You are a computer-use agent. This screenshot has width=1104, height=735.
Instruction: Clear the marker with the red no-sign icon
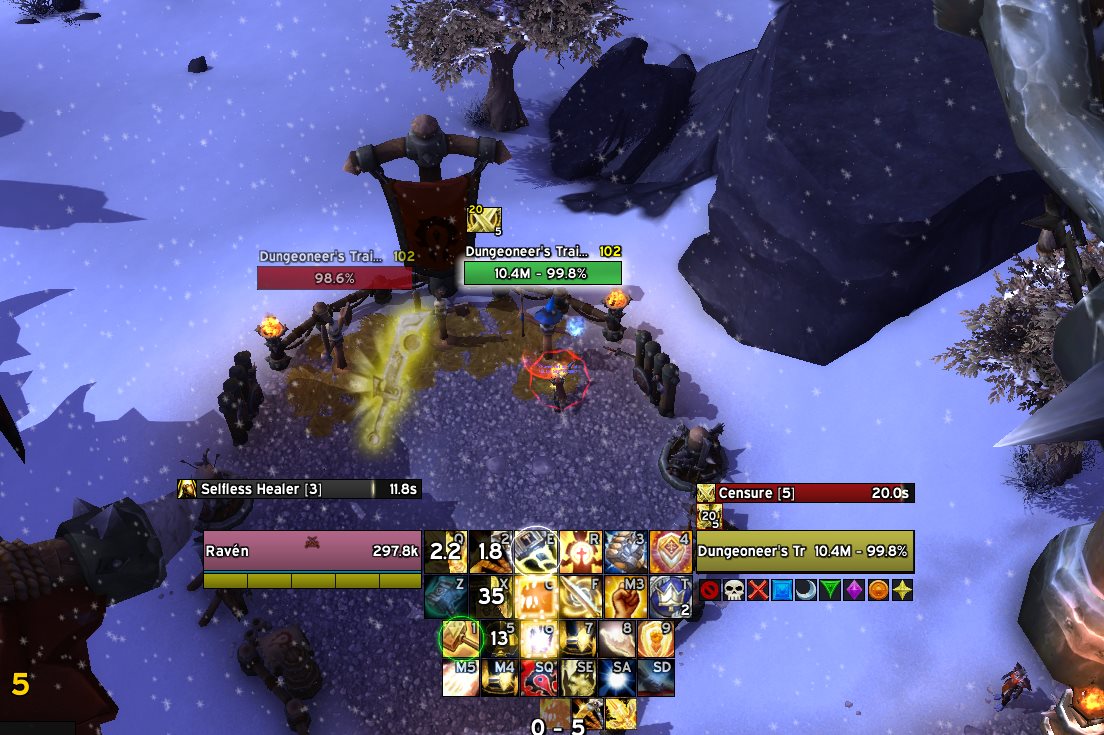click(x=709, y=590)
